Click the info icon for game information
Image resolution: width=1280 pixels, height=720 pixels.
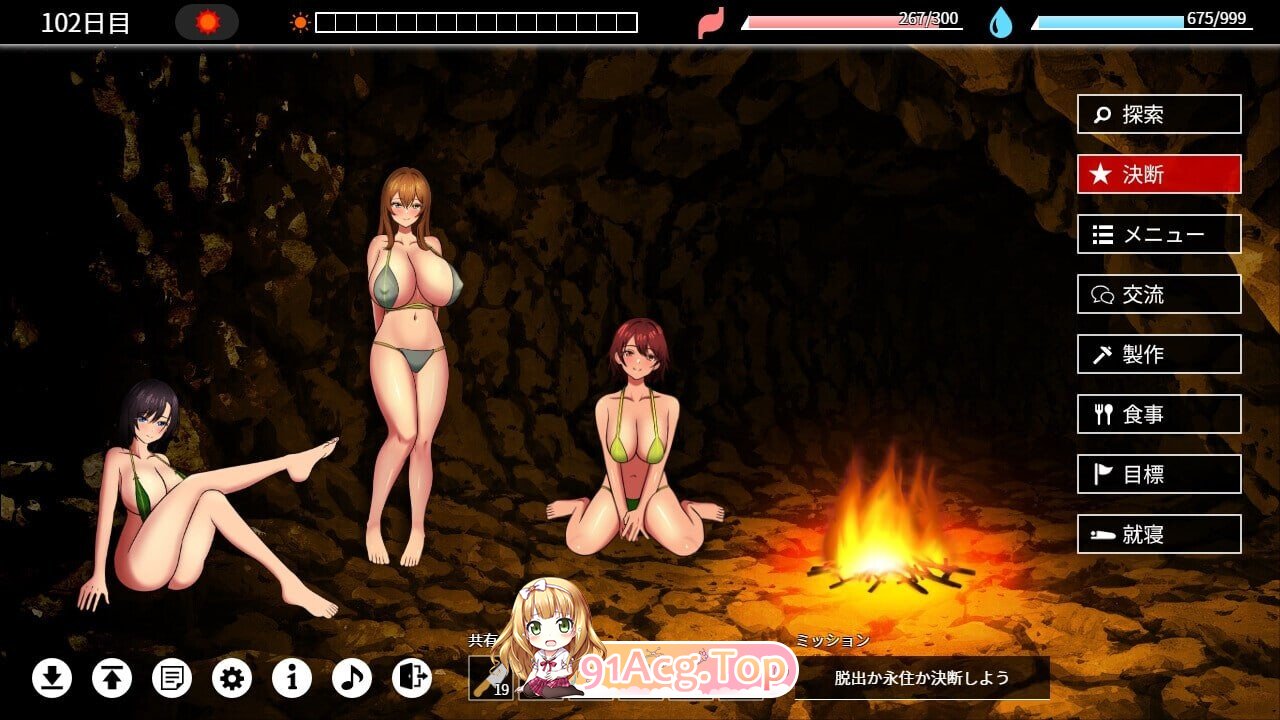click(x=292, y=678)
